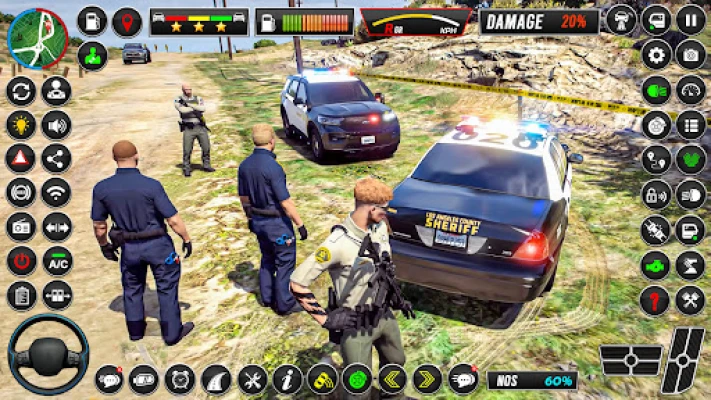Viewport: 711px width, 400px height.
Task: Toggle the green headlights icon
Action: click(656, 90)
